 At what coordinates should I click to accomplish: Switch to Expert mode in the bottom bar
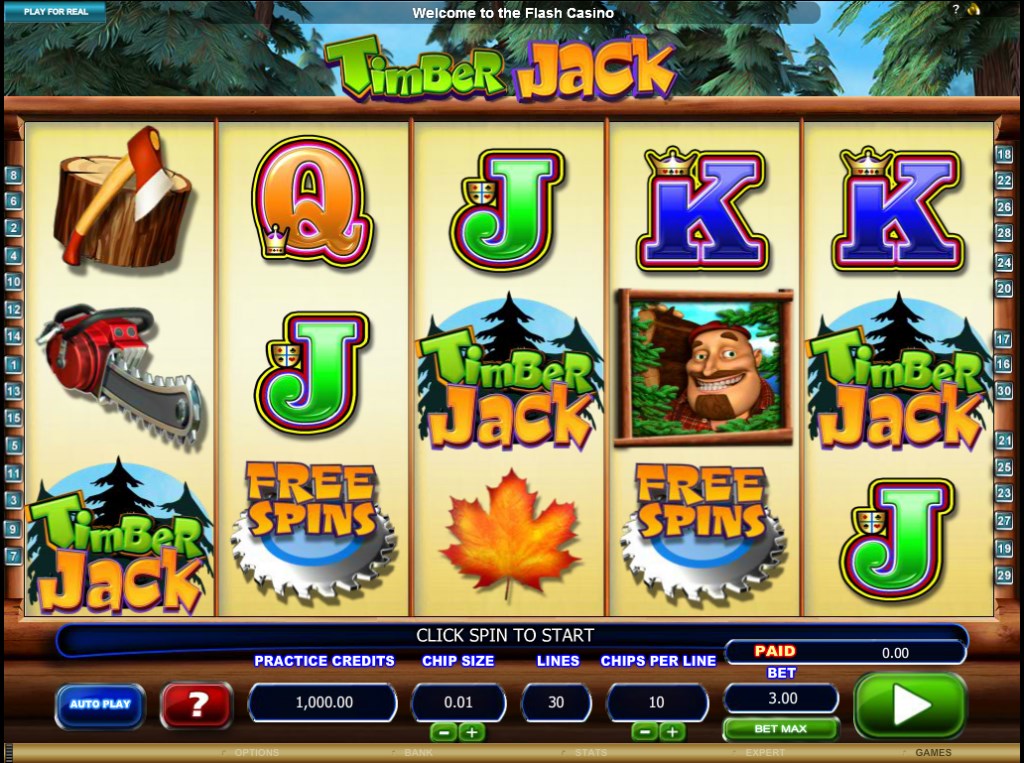765,753
